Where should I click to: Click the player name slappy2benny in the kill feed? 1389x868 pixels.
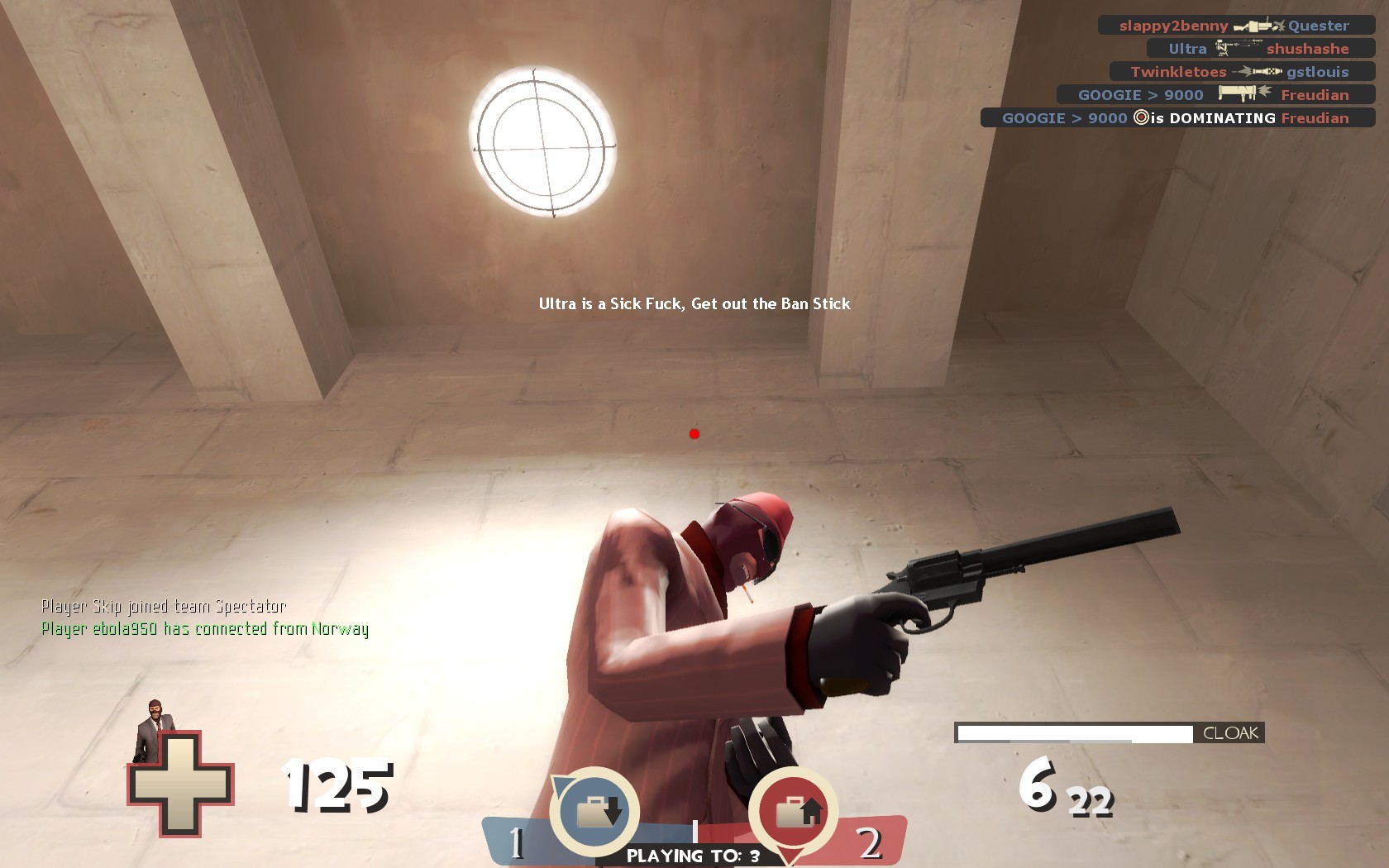[x=1171, y=26]
